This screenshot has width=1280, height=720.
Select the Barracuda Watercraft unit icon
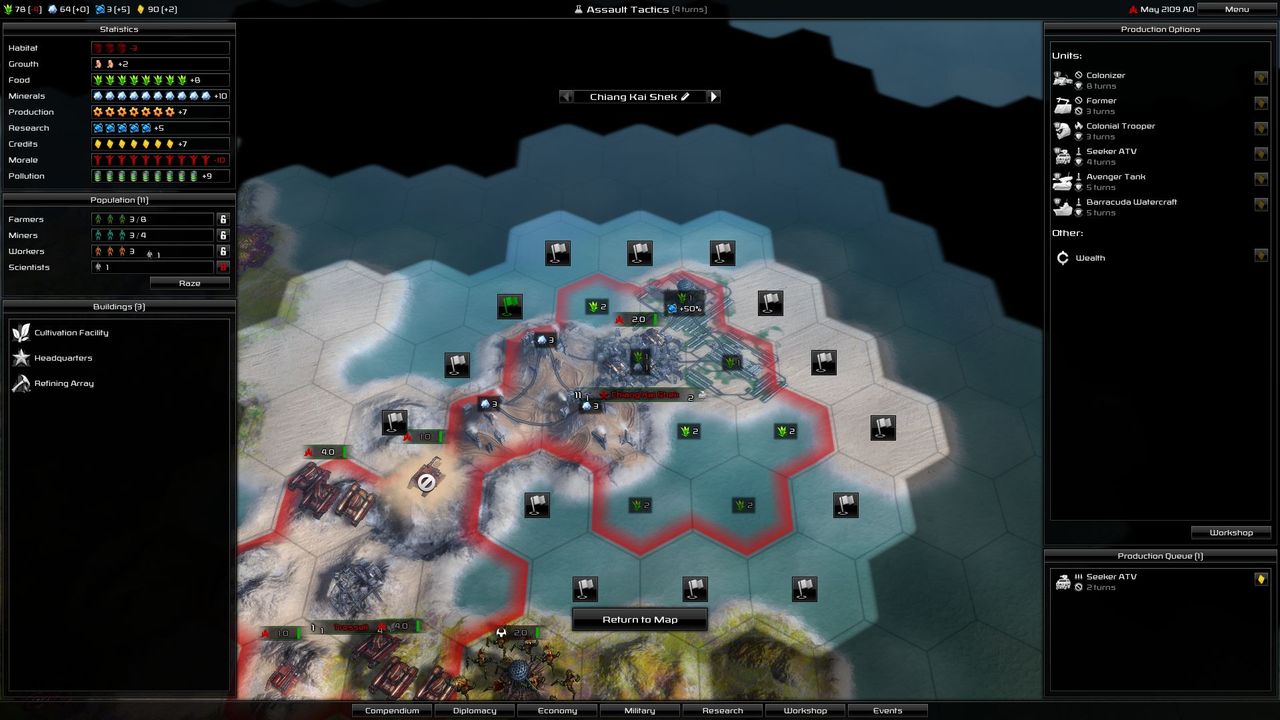[x=1063, y=205]
